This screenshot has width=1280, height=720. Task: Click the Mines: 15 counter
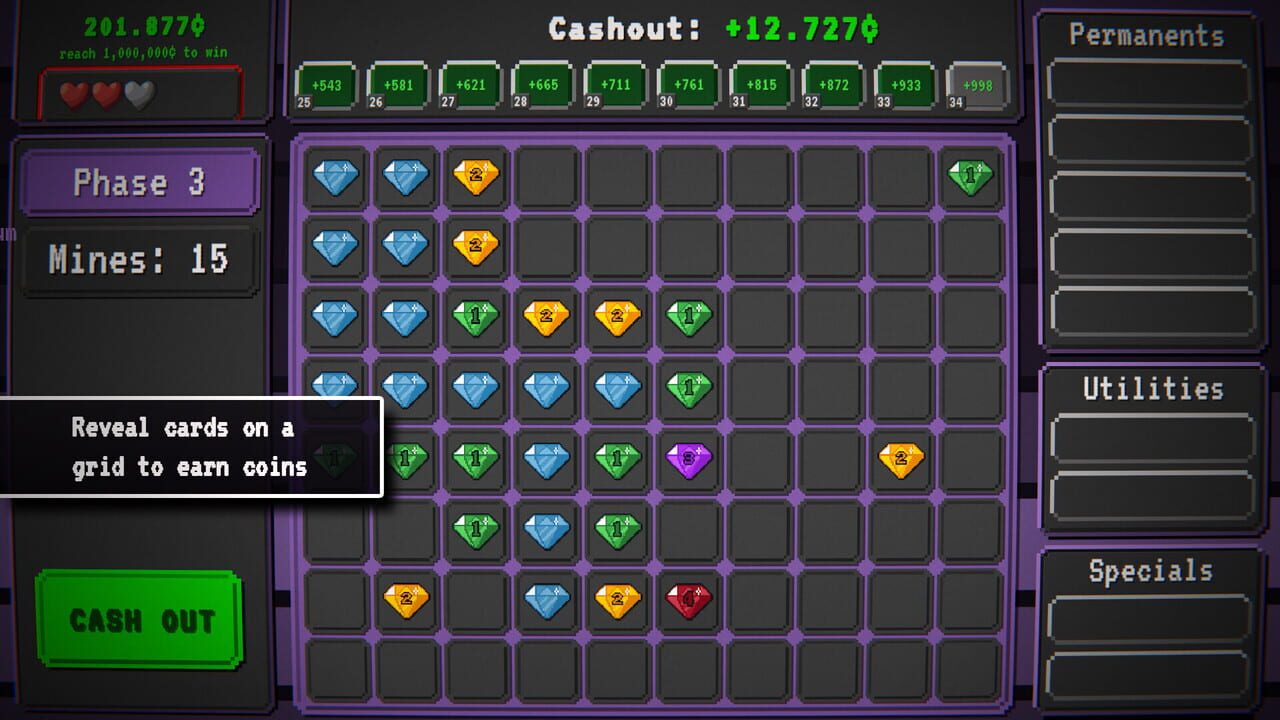pos(138,259)
